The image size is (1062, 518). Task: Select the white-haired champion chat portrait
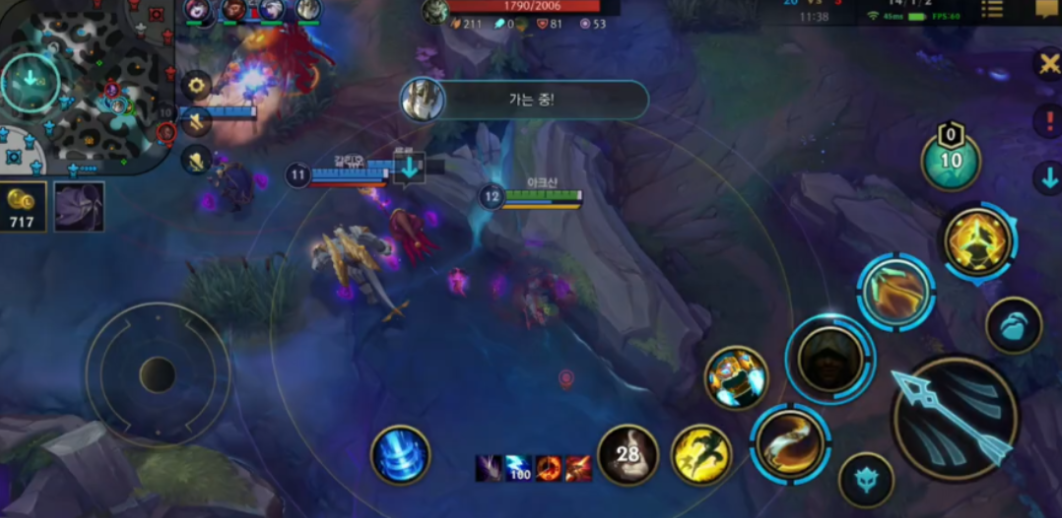[423, 100]
